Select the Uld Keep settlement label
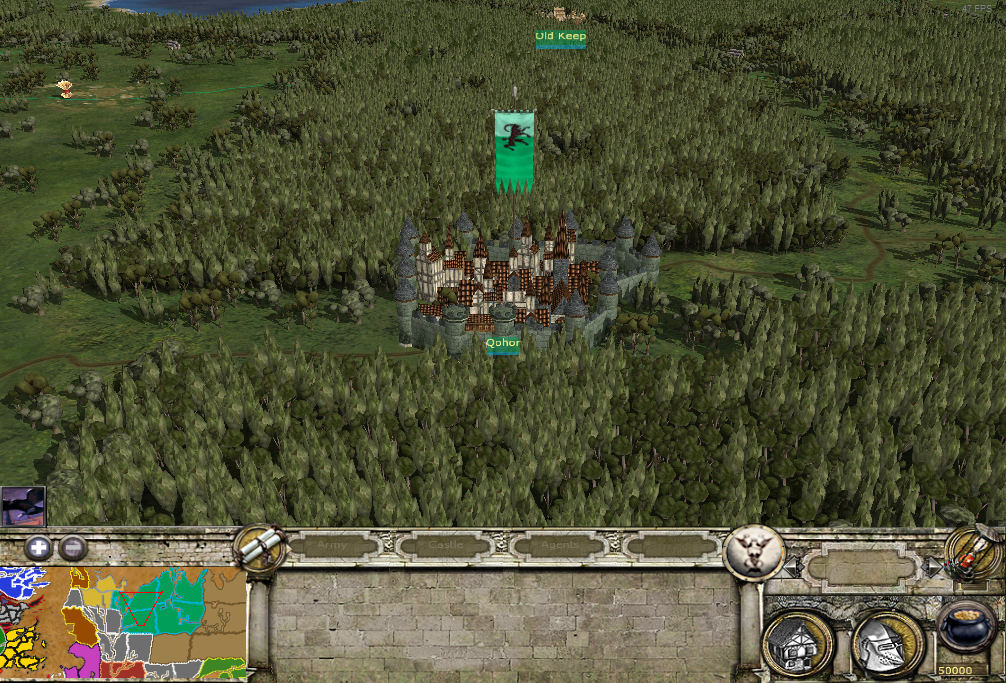The image size is (1006, 683). [560, 37]
